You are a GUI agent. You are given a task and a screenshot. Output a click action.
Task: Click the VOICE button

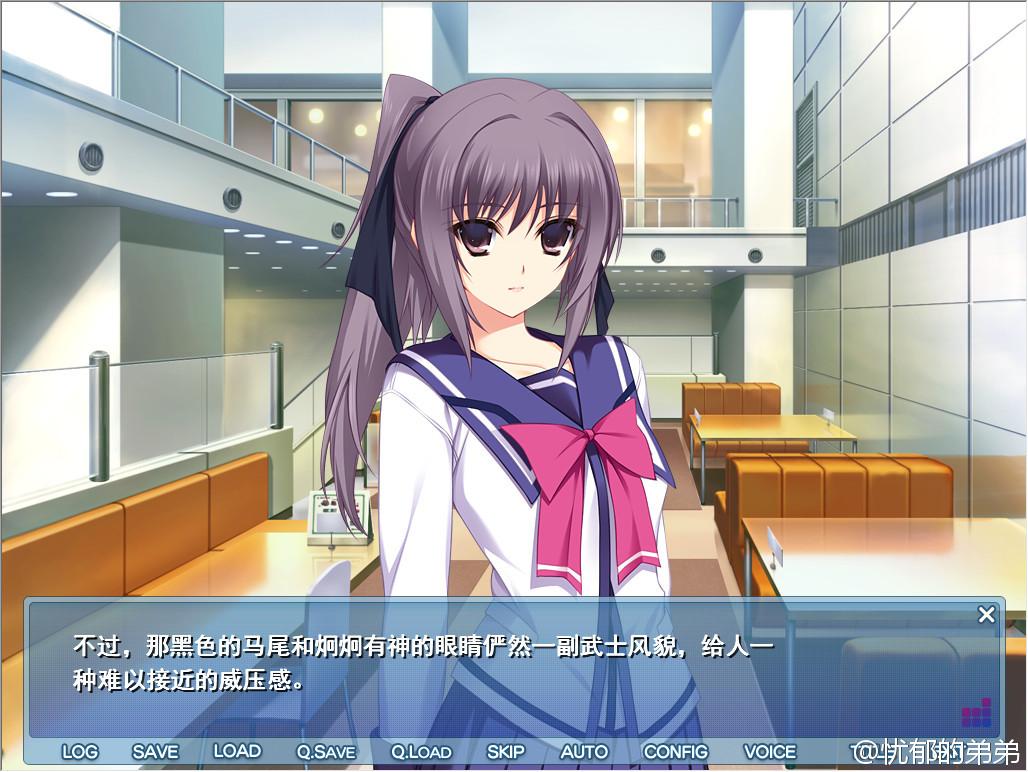pyautogui.click(x=770, y=751)
